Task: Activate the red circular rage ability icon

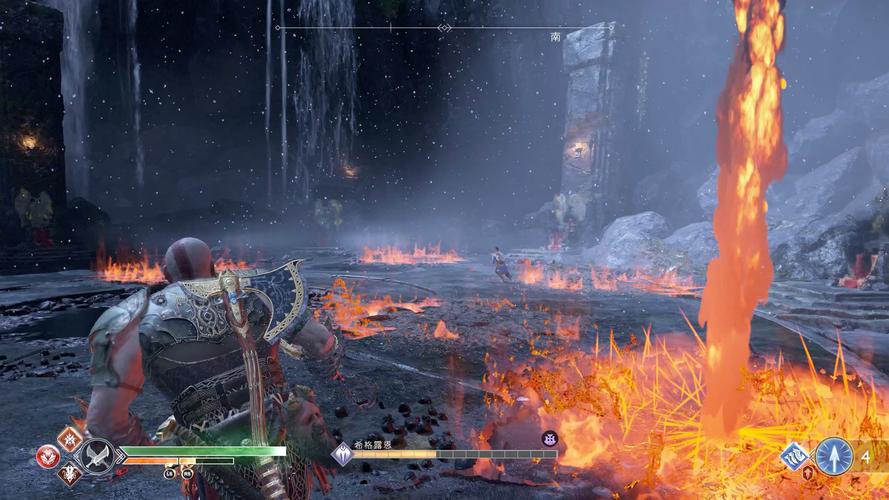Action: pyautogui.click(x=48, y=456)
